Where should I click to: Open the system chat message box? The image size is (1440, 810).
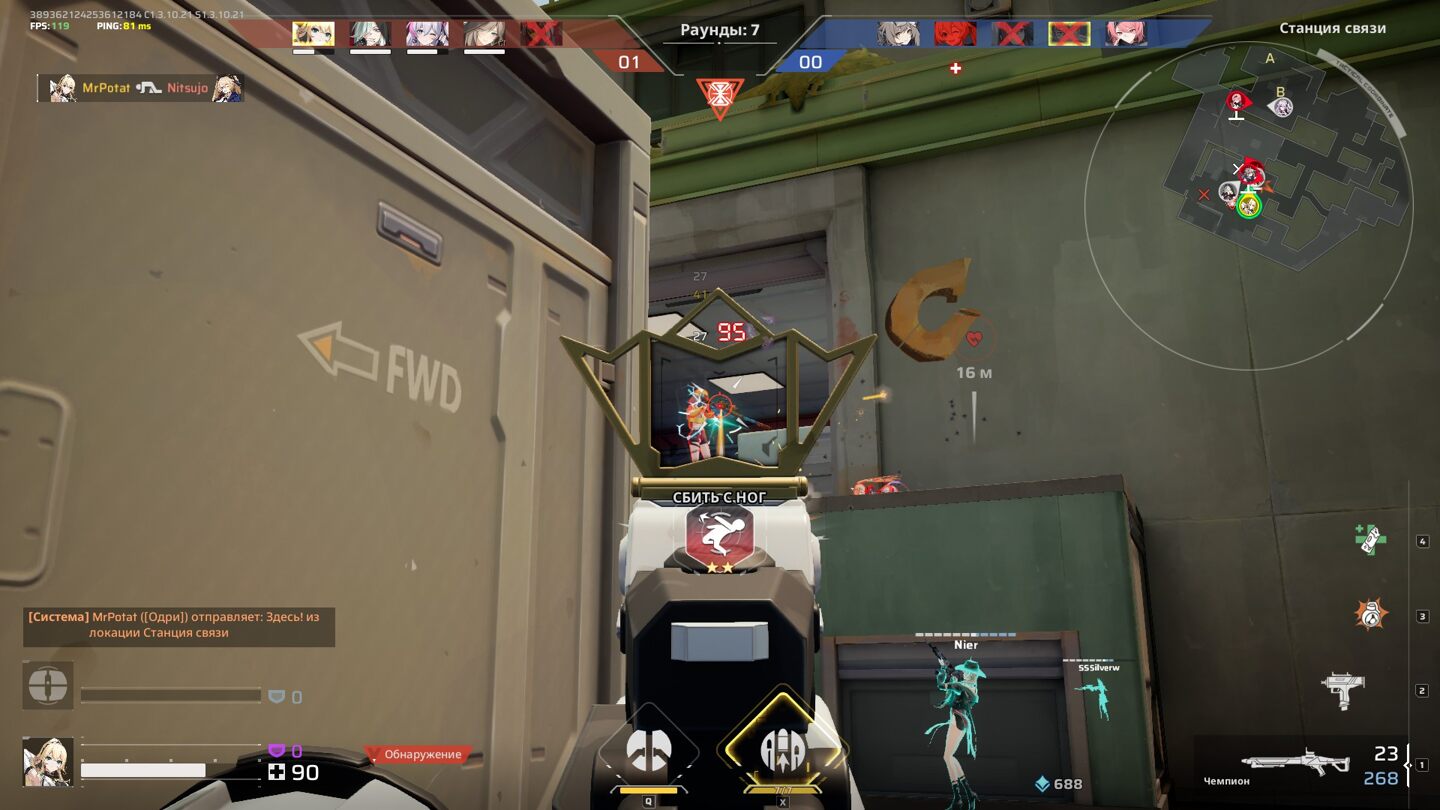pos(179,626)
